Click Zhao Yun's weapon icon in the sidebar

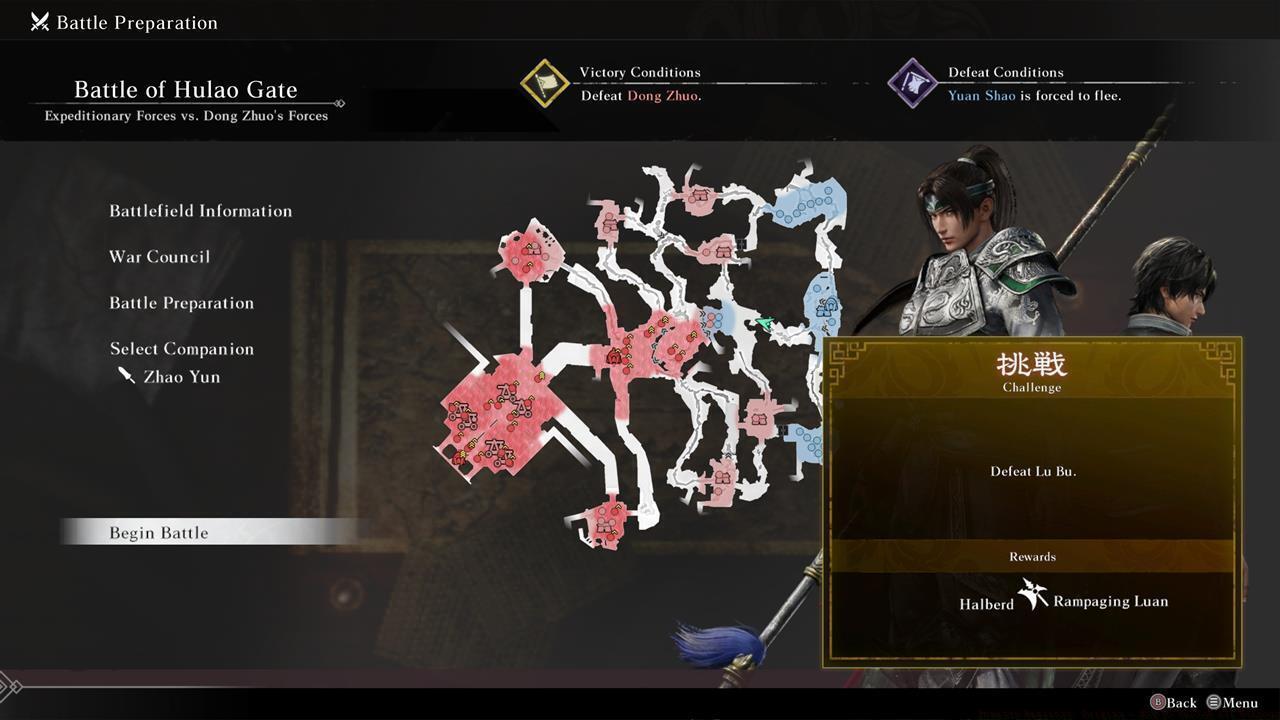pos(126,376)
